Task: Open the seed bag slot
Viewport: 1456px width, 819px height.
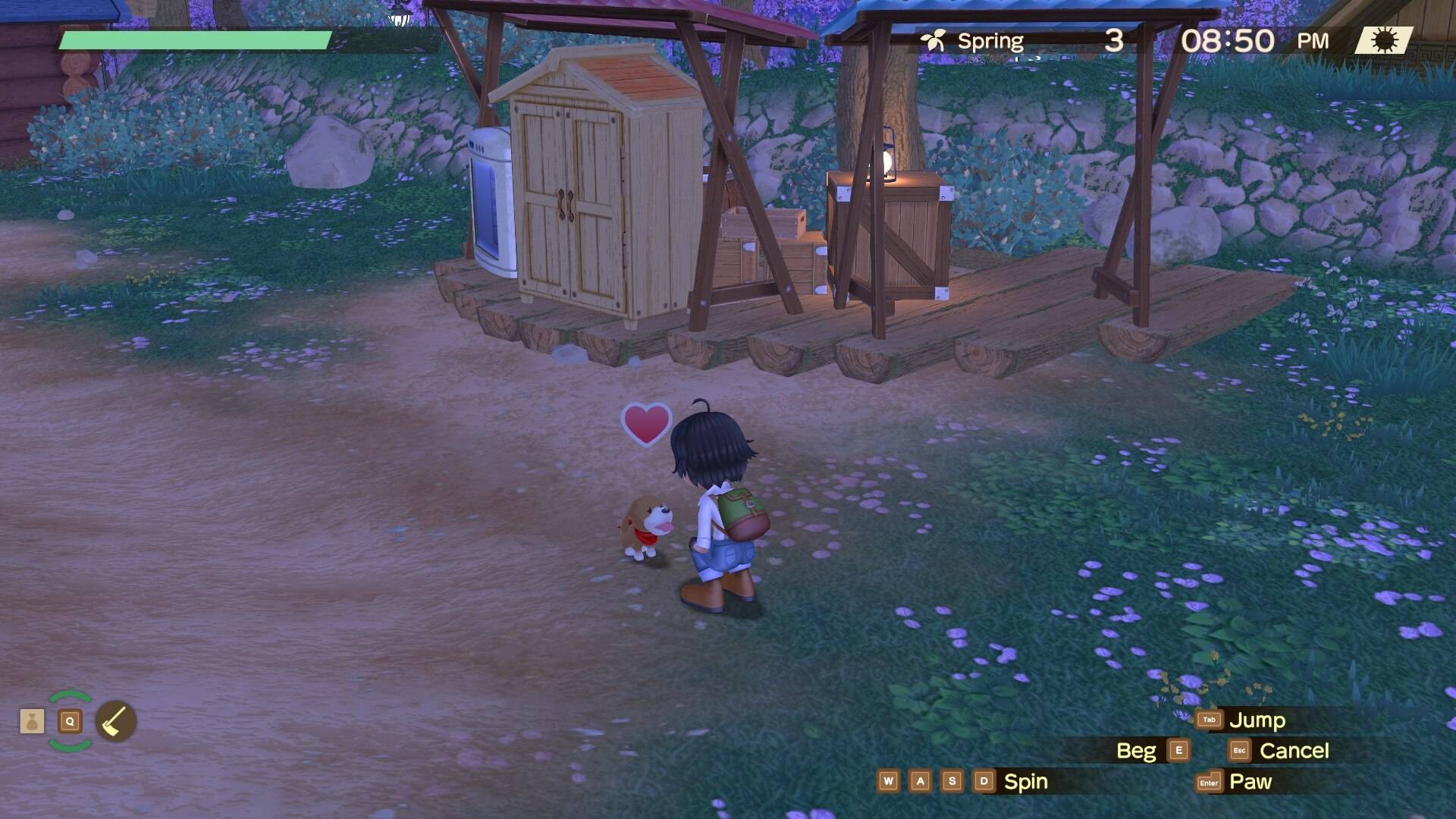Action: coord(32,721)
